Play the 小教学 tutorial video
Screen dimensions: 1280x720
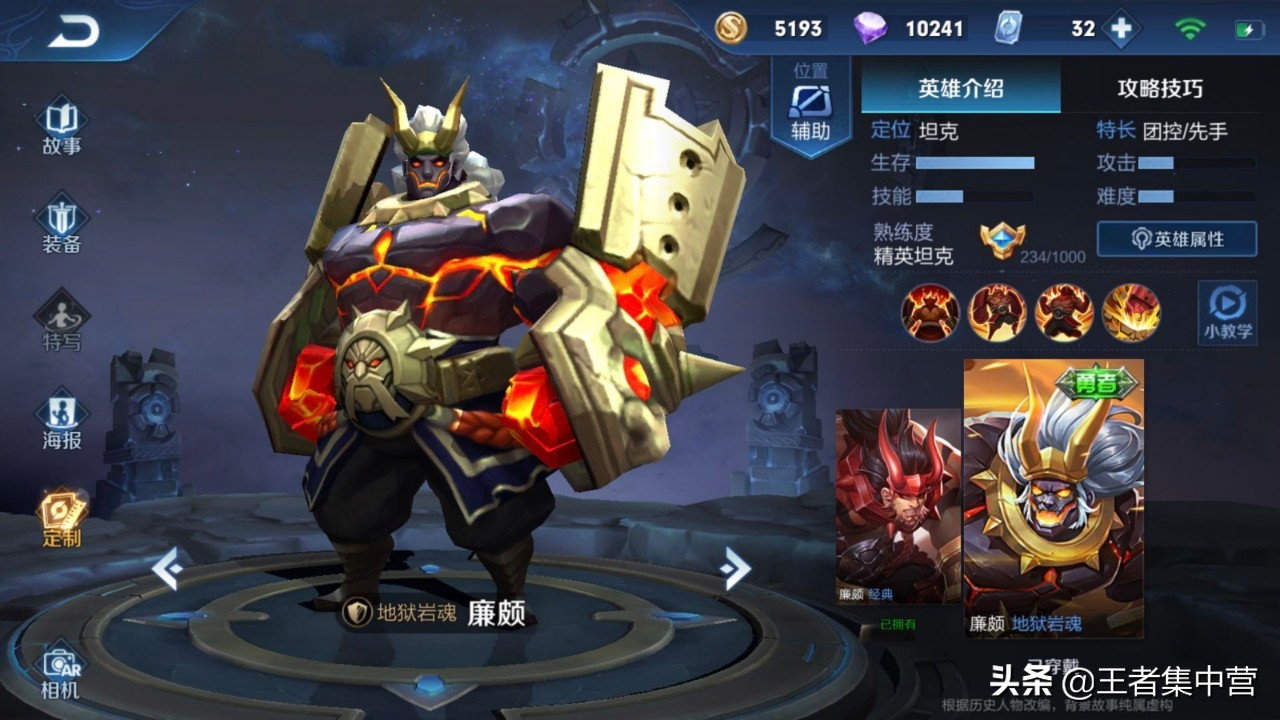1227,311
